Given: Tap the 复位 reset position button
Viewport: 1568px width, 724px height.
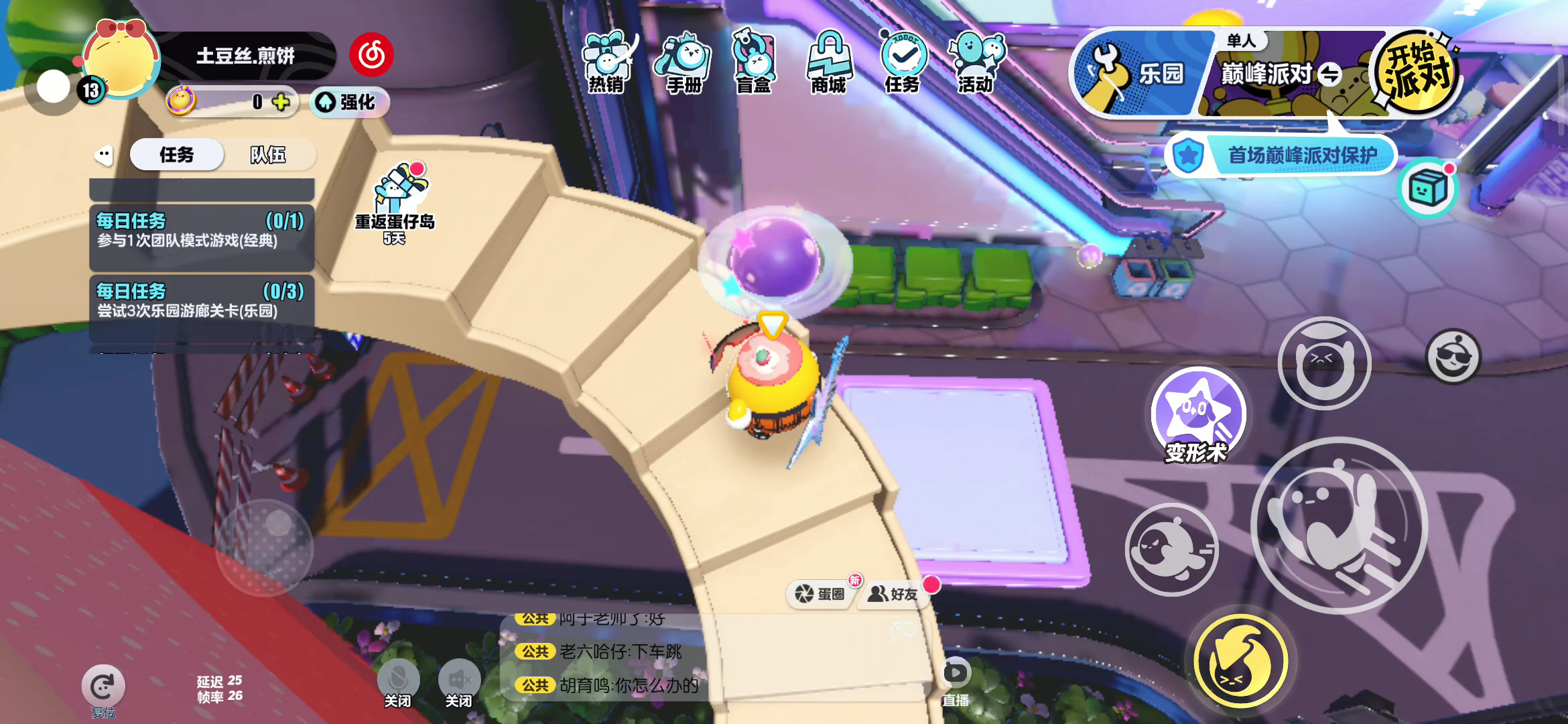Looking at the screenshot, I should coord(103,688).
